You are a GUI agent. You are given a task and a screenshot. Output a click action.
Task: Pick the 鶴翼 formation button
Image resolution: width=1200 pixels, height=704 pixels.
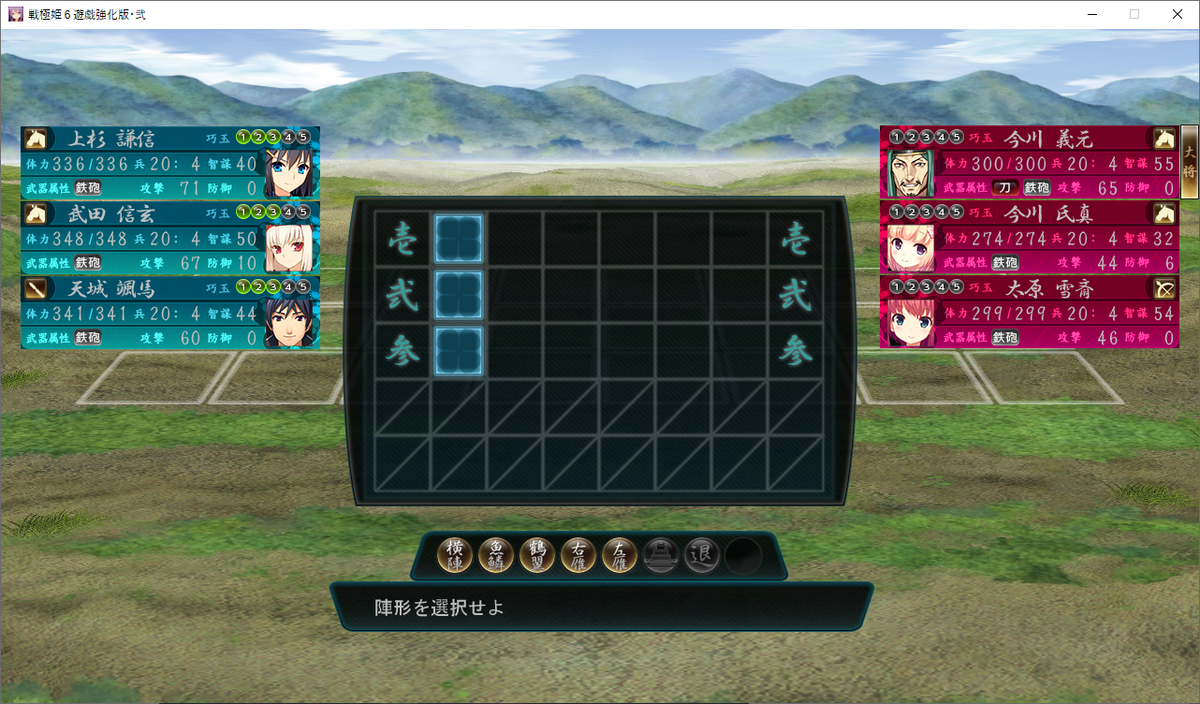[x=538, y=554]
